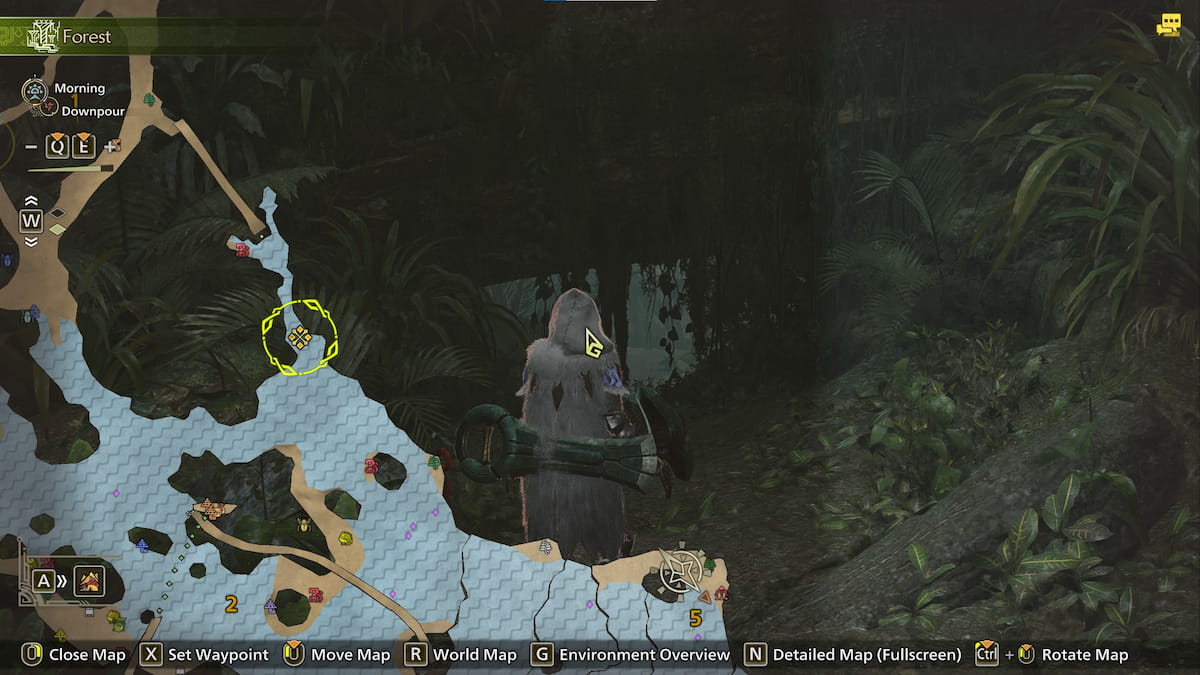Screen dimensions: 1200x675
Task: Zoom the map in with the plus sign
Action: [x=111, y=148]
